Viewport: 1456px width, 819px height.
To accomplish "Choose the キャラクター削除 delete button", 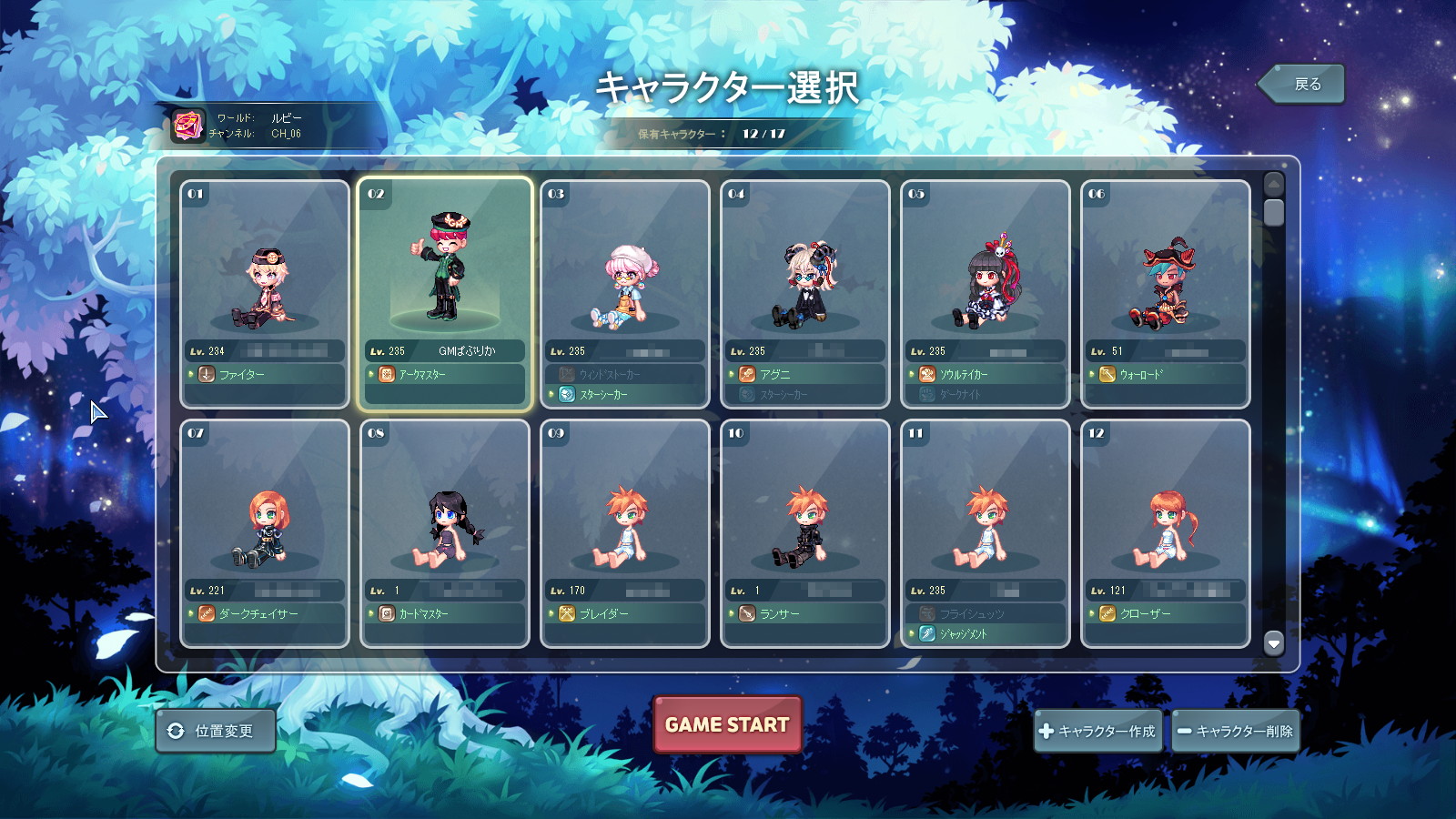I will pyautogui.click(x=1235, y=731).
